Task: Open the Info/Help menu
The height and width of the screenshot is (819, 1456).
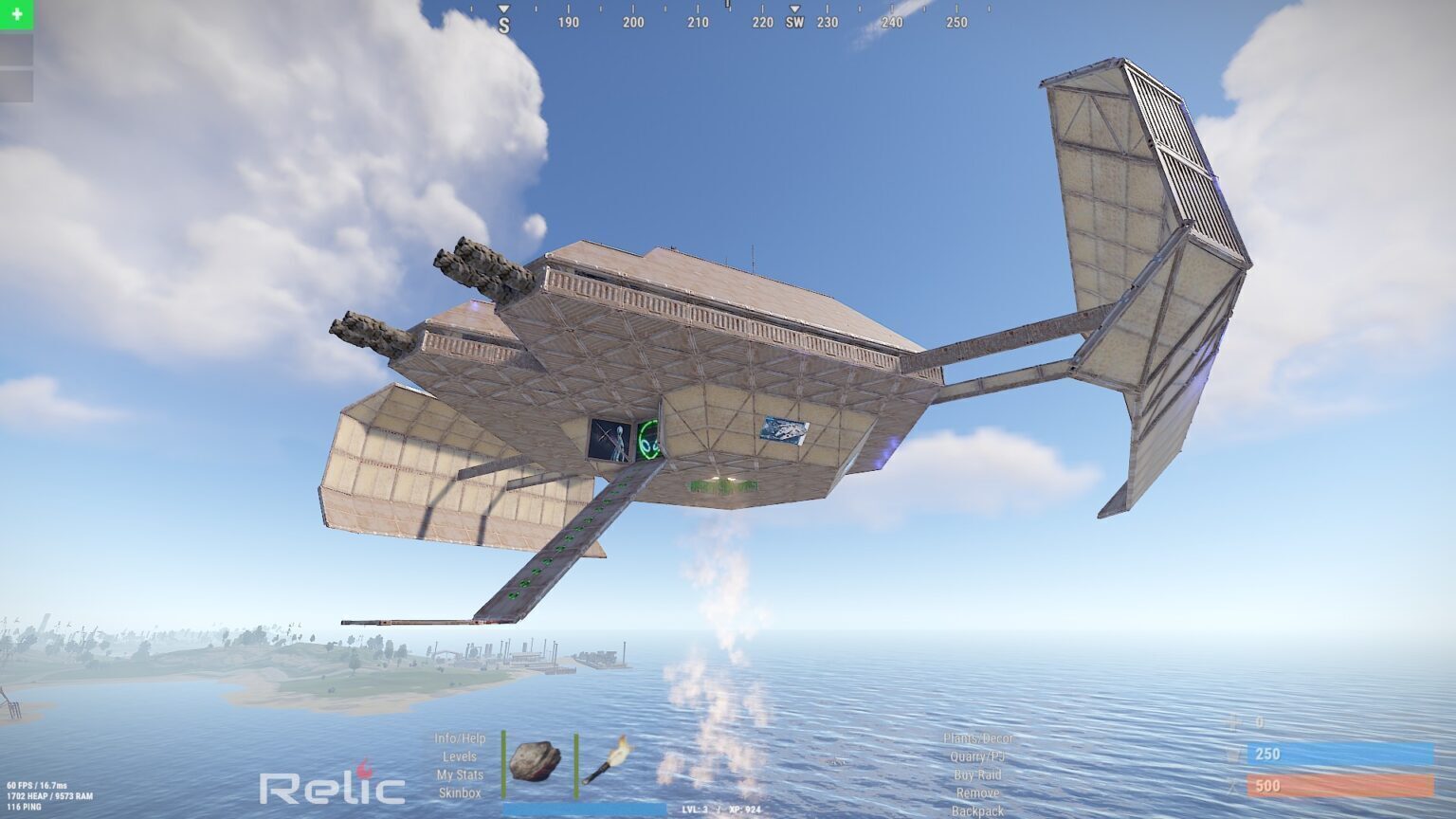Action: point(460,738)
